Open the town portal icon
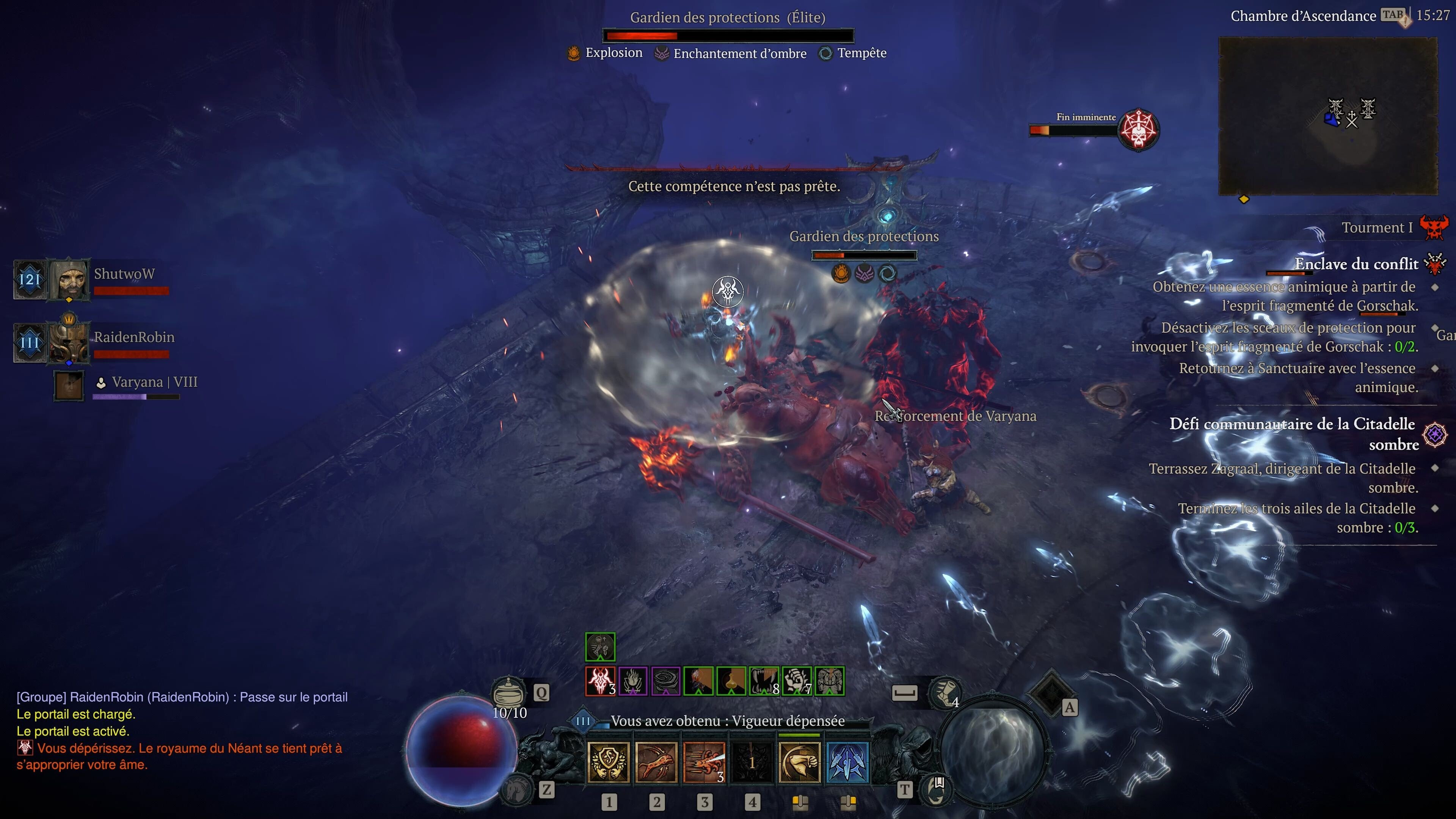Screen dimensions: 1456x819 click(x=936, y=789)
